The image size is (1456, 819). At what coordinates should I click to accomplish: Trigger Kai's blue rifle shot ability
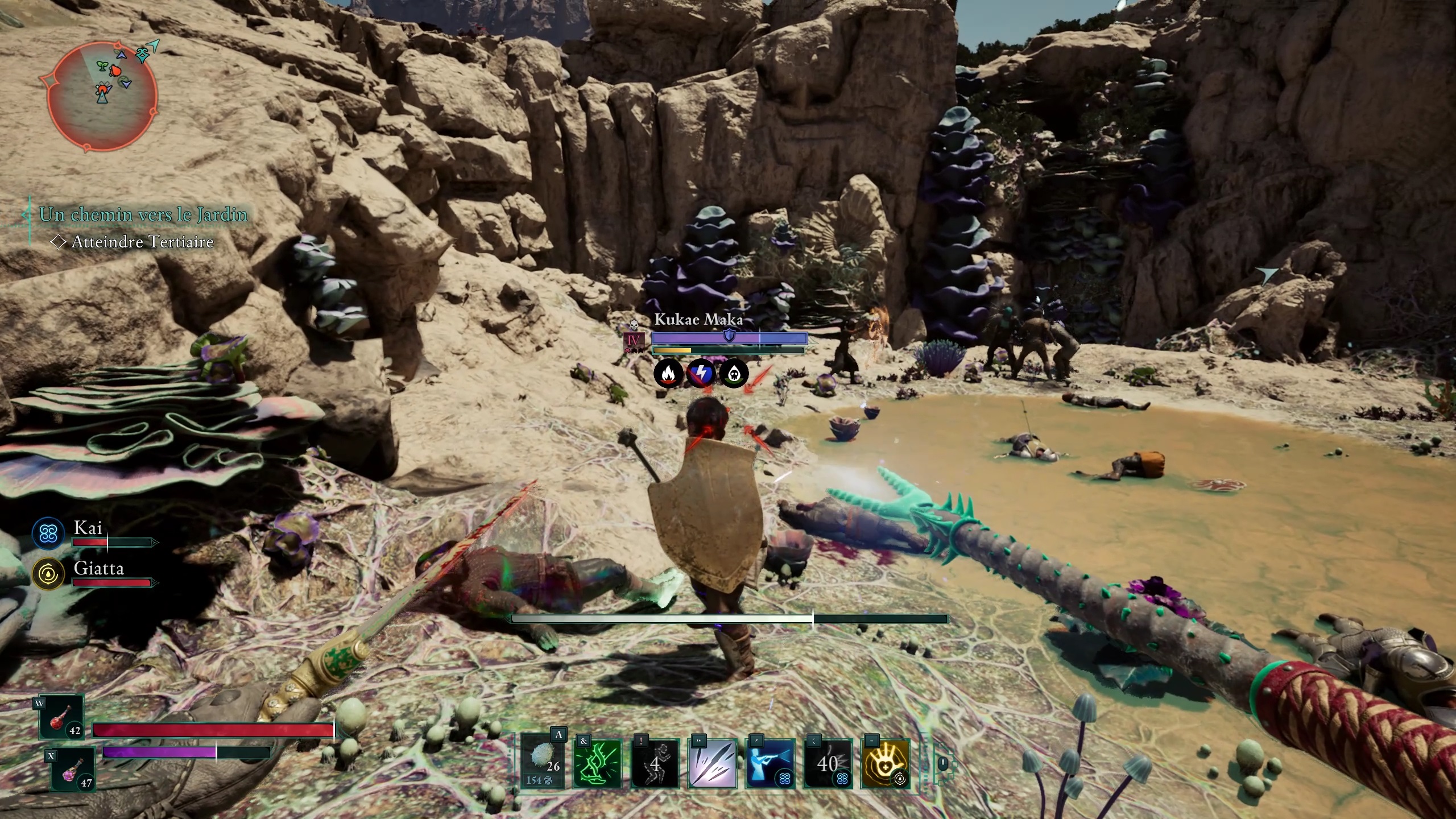tap(770, 763)
